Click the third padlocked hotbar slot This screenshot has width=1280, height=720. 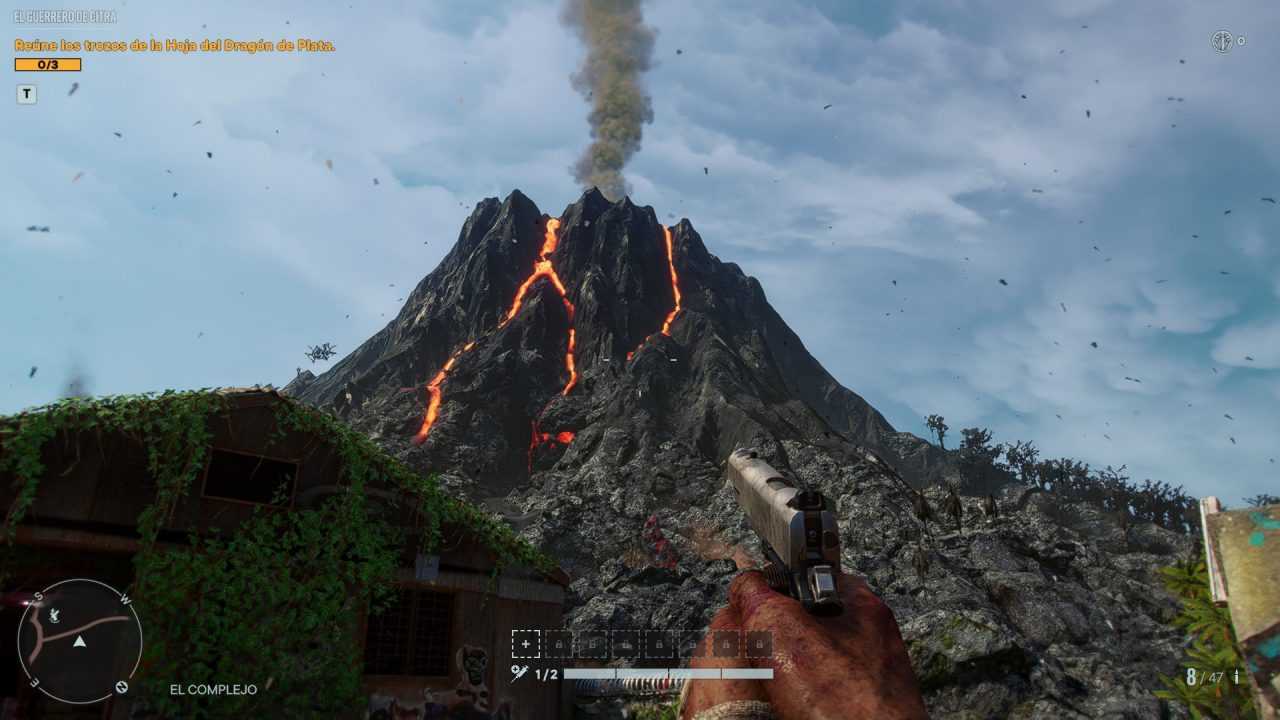[x=626, y=643]
